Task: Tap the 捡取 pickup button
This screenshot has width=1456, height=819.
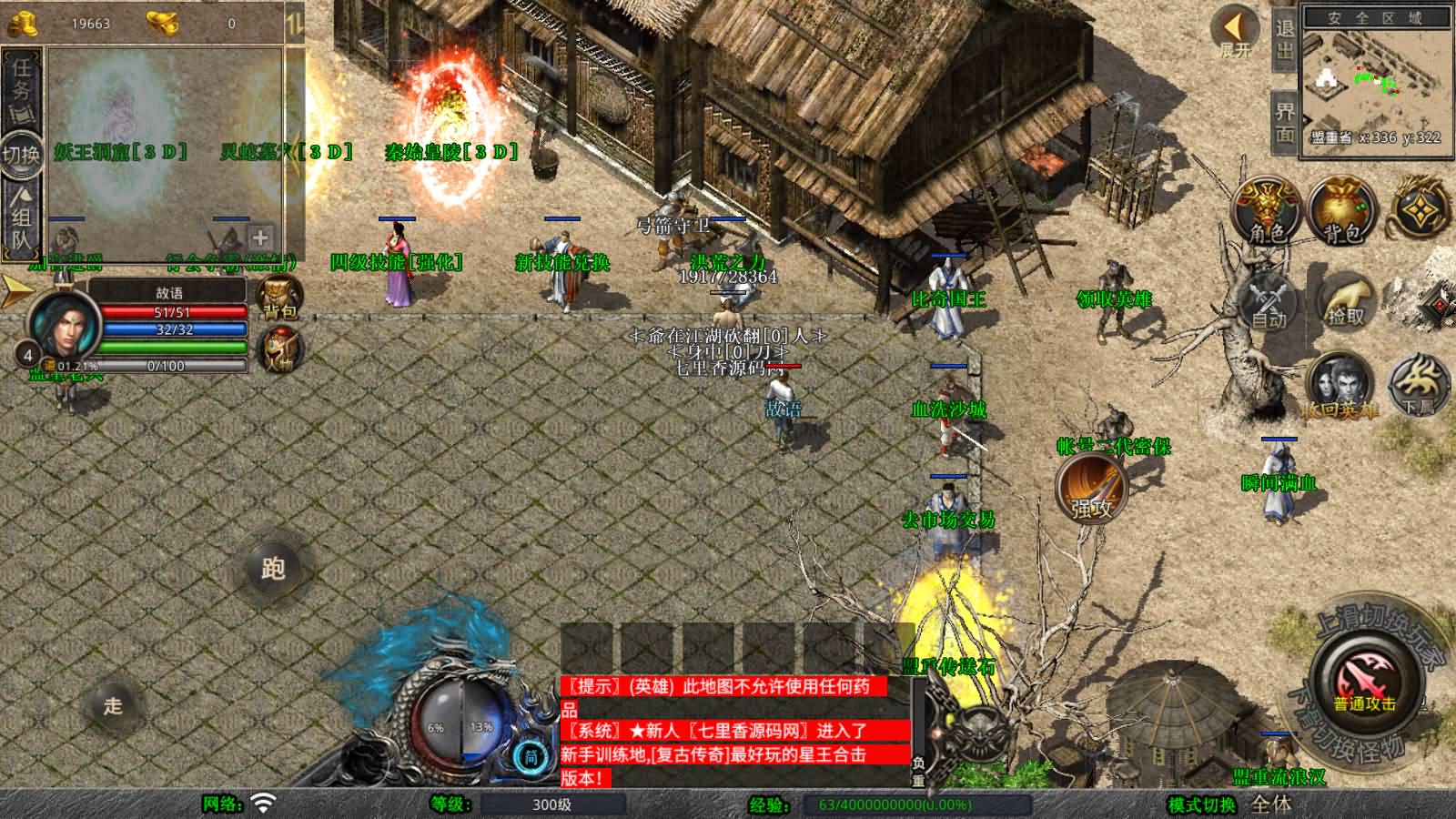Action: coord(1345,302)
